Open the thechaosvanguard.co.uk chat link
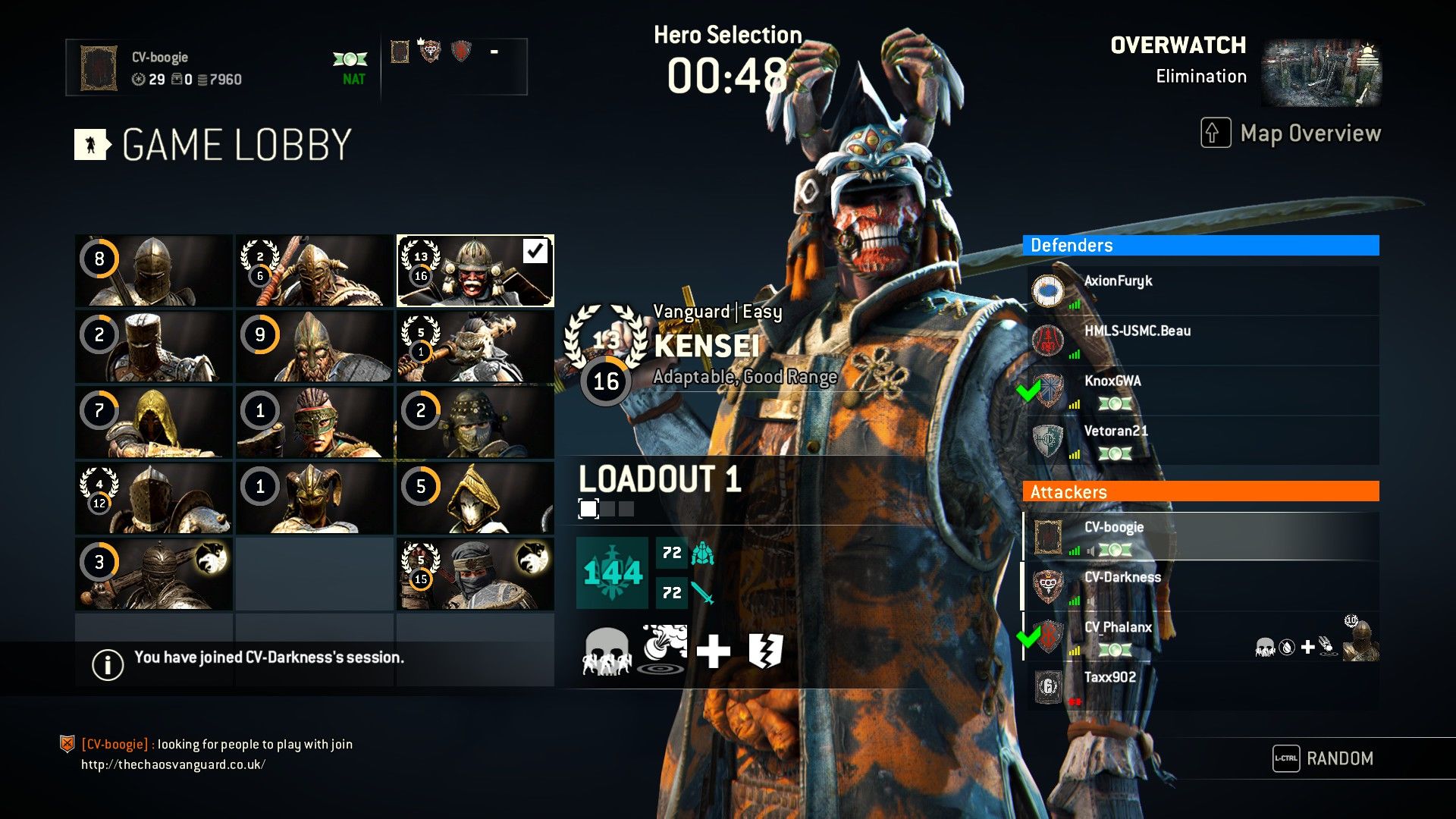This screenshot has width=1456, height=819. point(174,764)
